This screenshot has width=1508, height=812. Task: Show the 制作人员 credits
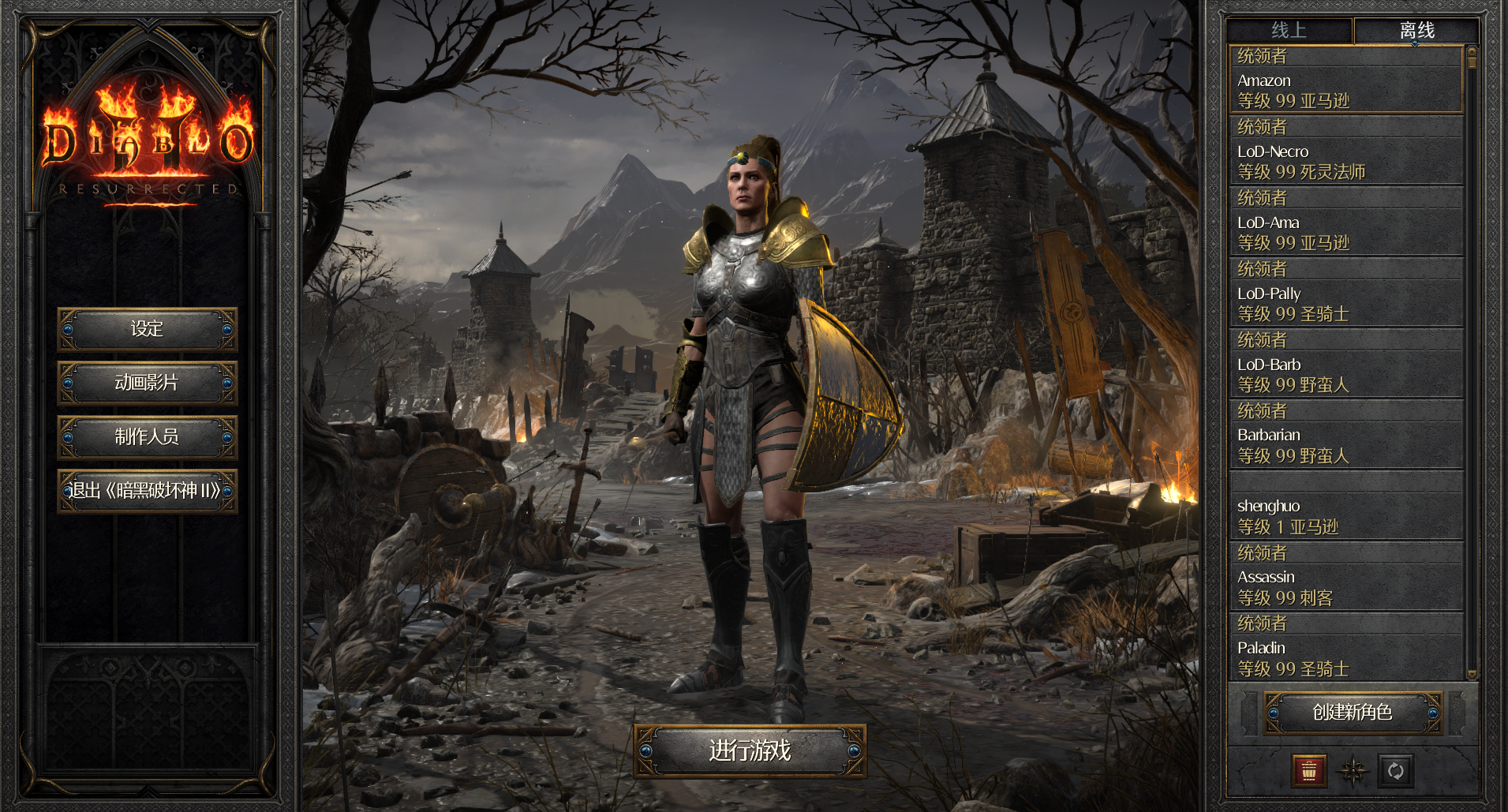coord(147,436)
